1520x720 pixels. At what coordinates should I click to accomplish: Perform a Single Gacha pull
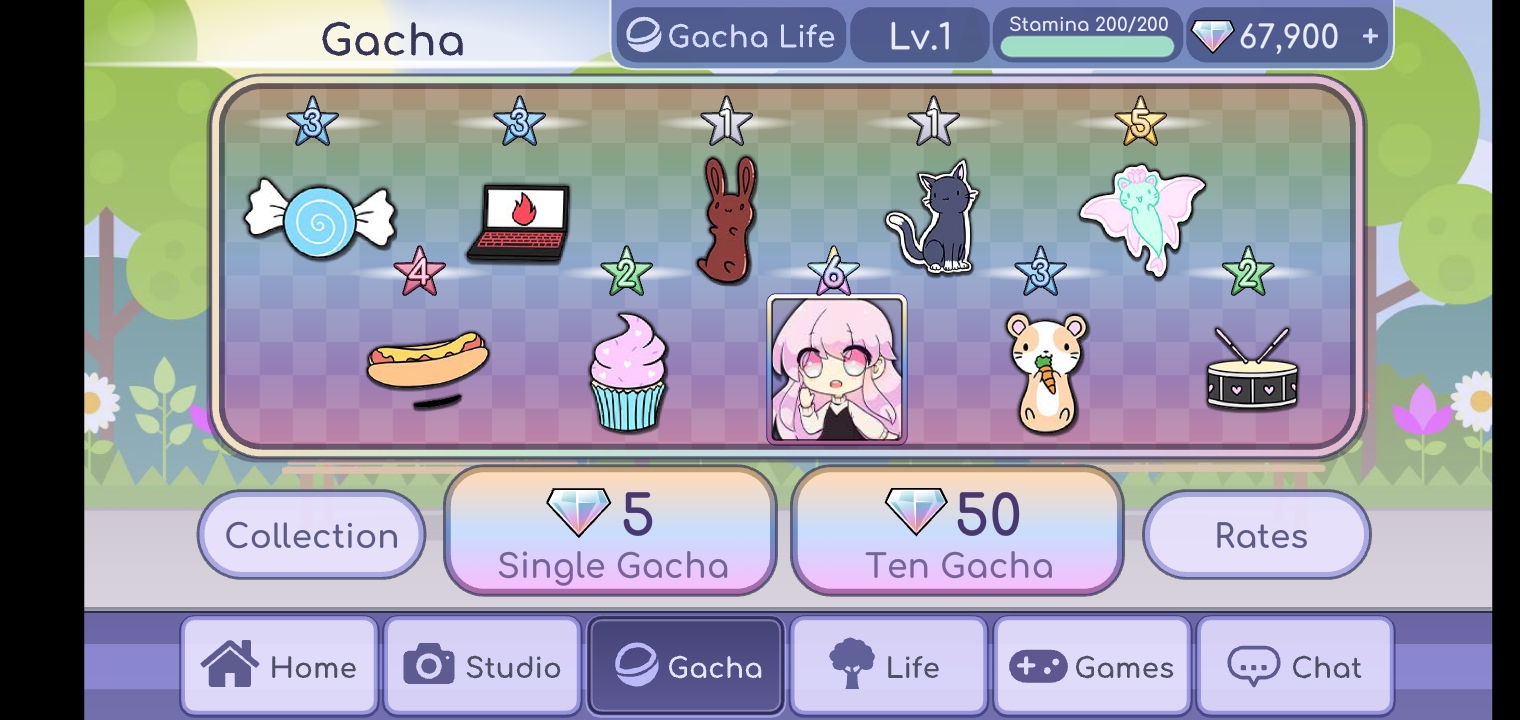pos(608,530)
